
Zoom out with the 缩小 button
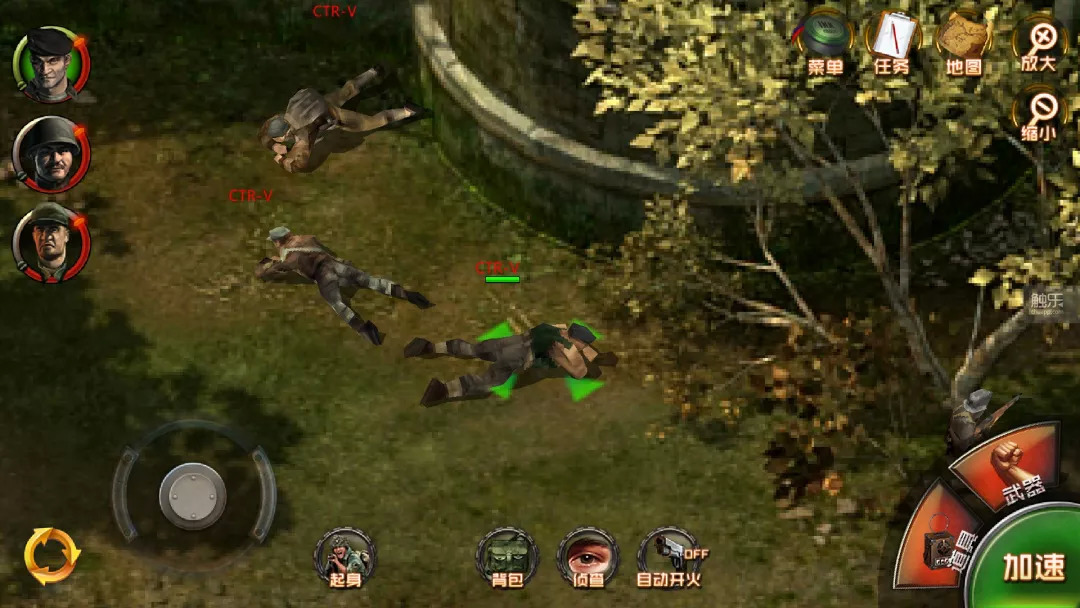1040,115
